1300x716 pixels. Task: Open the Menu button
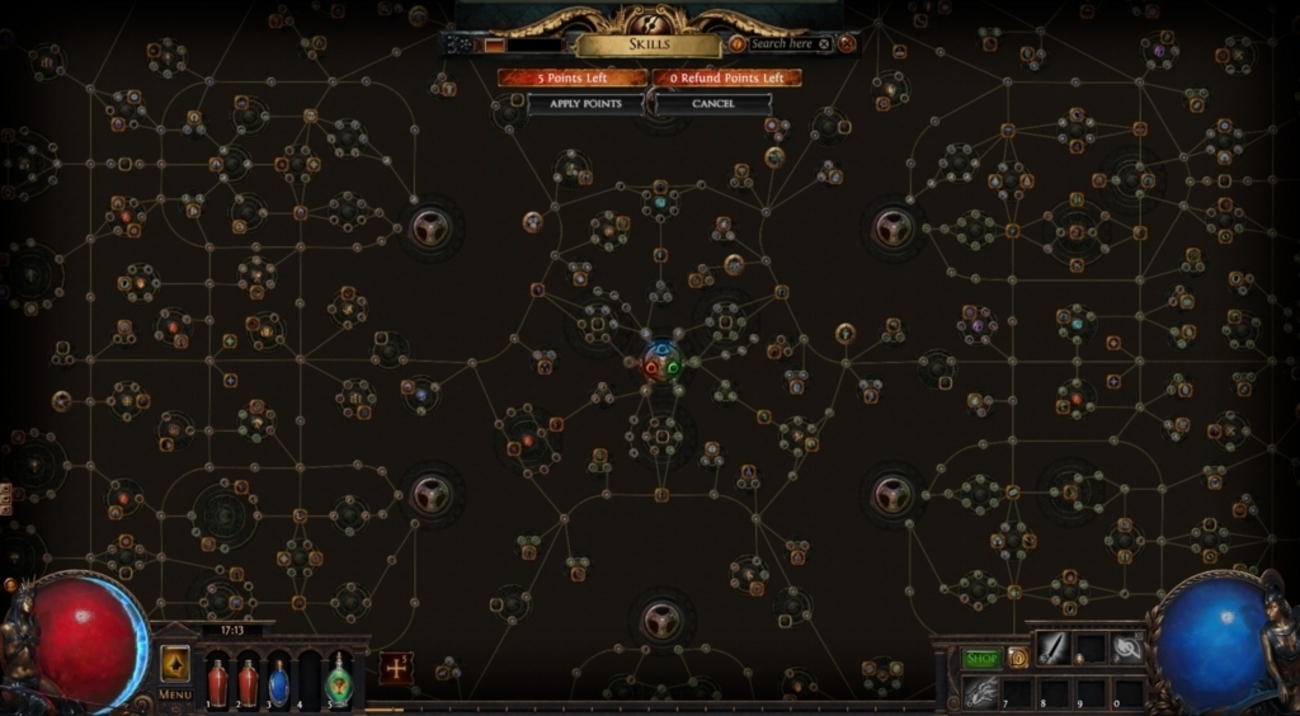pos(175,694)
